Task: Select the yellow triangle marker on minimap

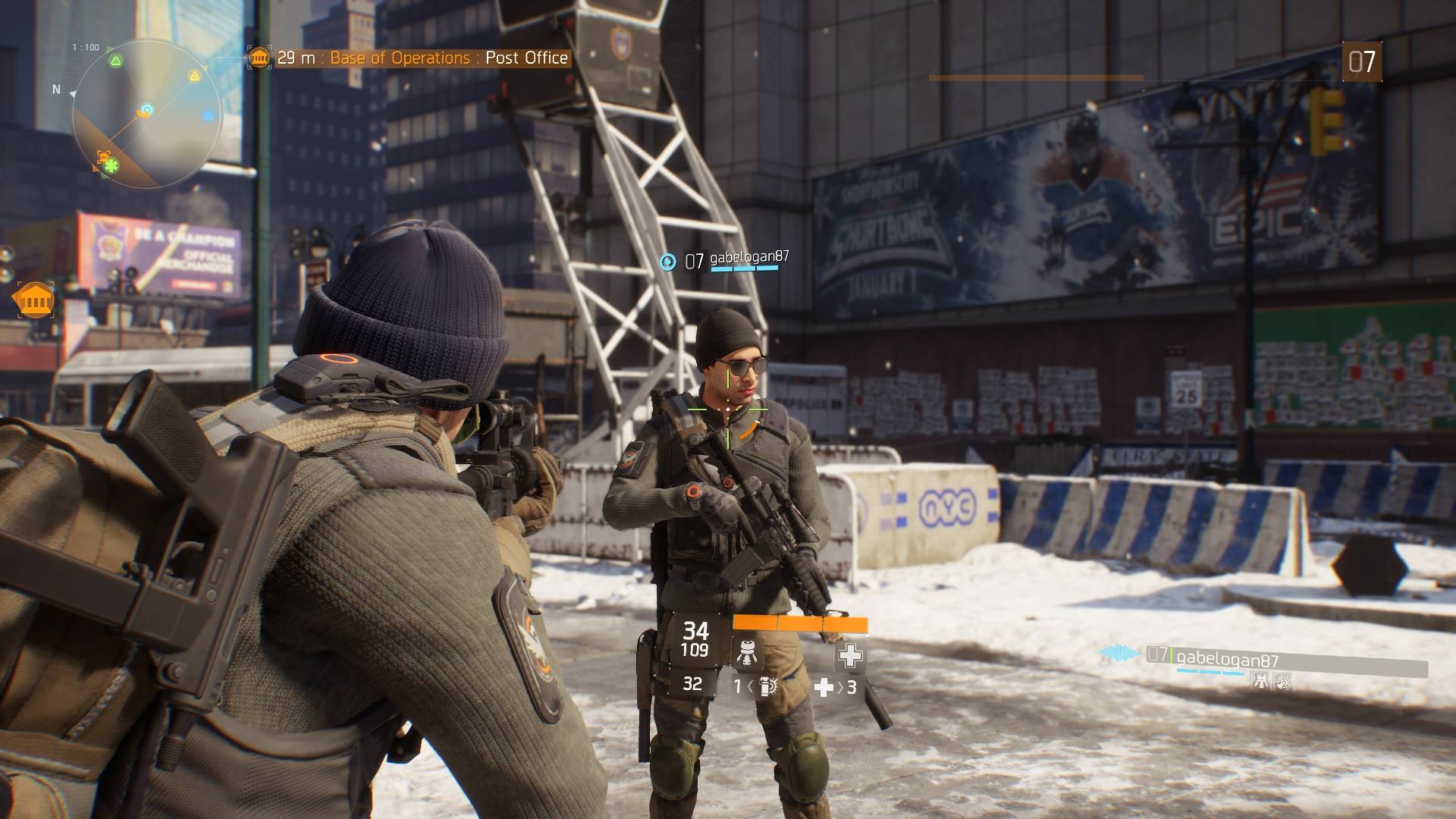Action: click(195, 75)
